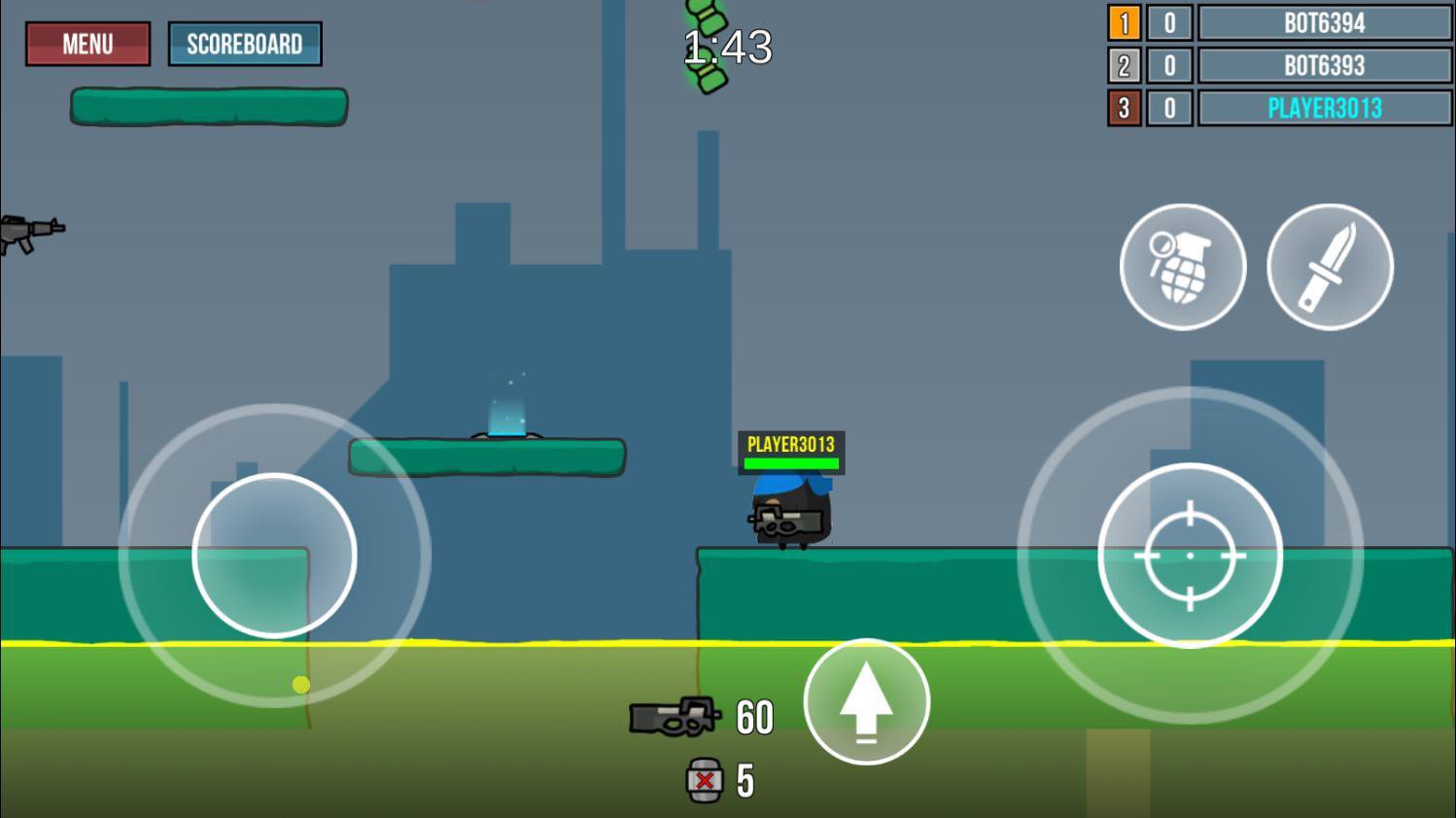Tap the bronze rank 3 badge
Image resolution: width=1456 pixels, height=818 pixels.
[x=1125, y=109]
